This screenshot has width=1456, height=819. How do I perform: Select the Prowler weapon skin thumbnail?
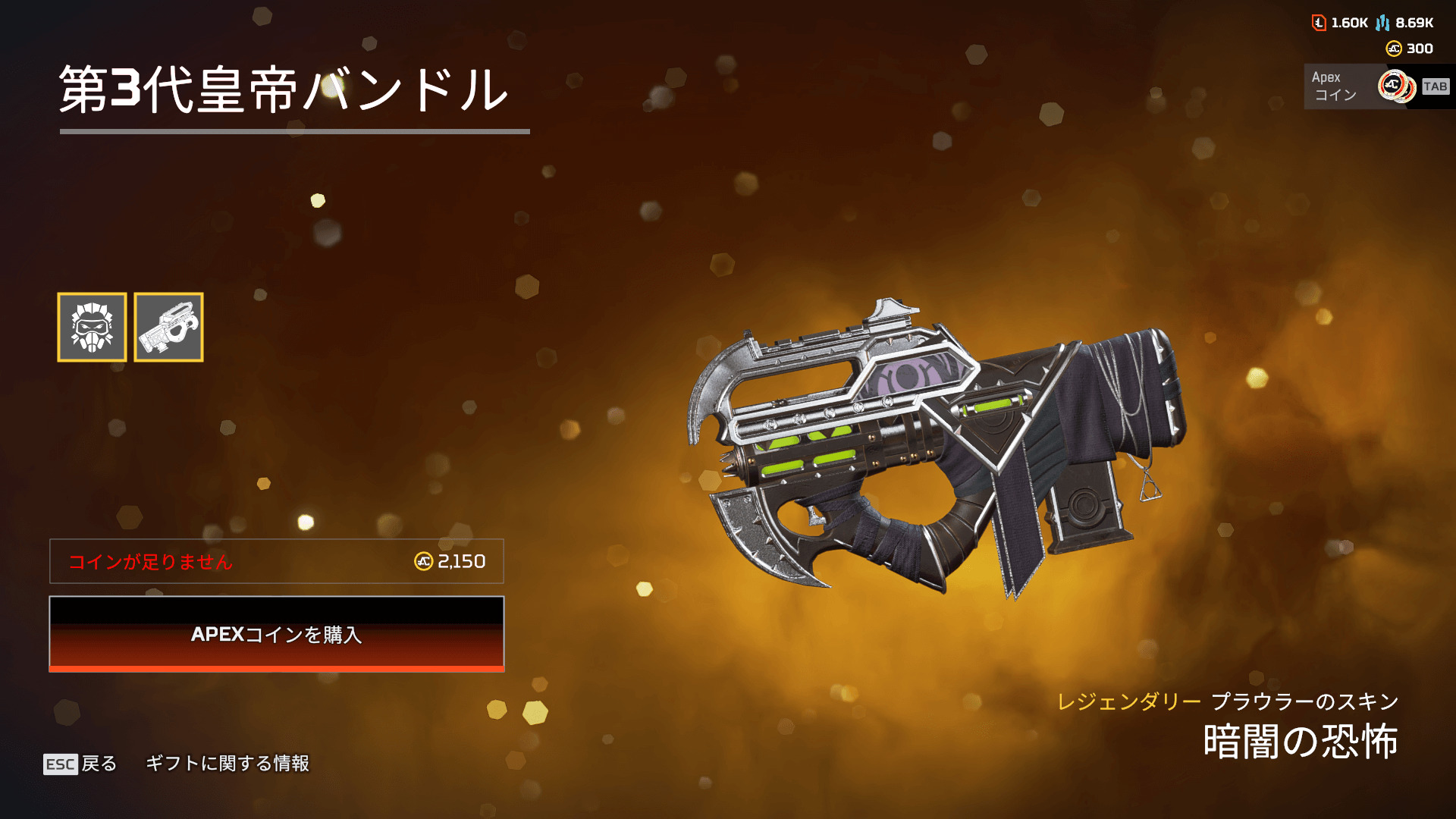click(168, 327)
